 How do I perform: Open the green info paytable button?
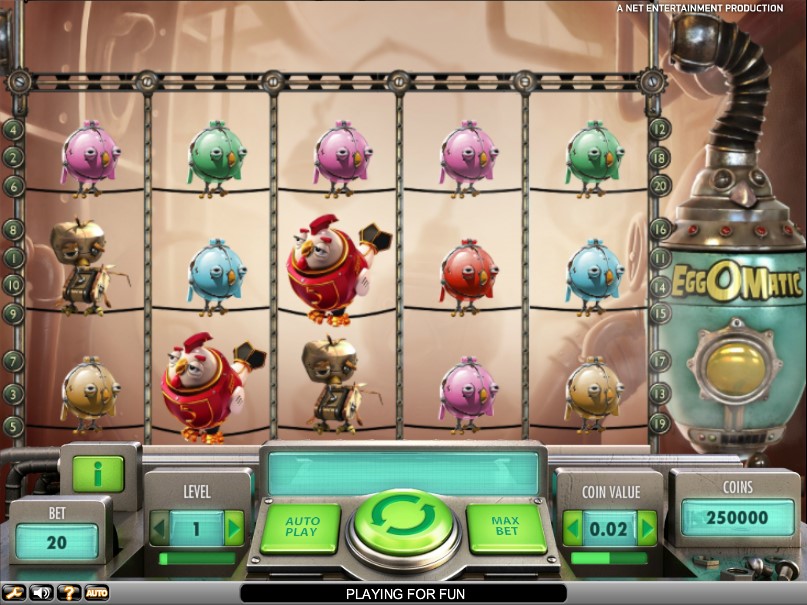[x=98, y=474]
